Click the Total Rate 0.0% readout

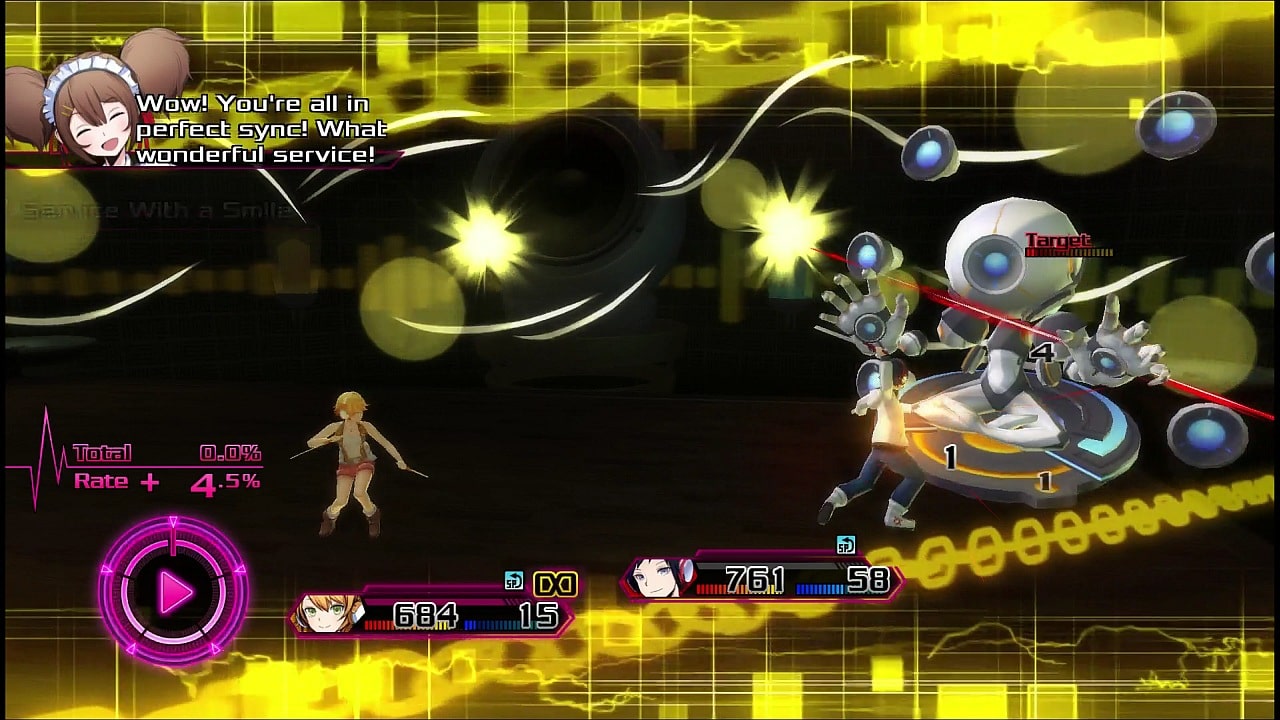[x=229, y=453]
